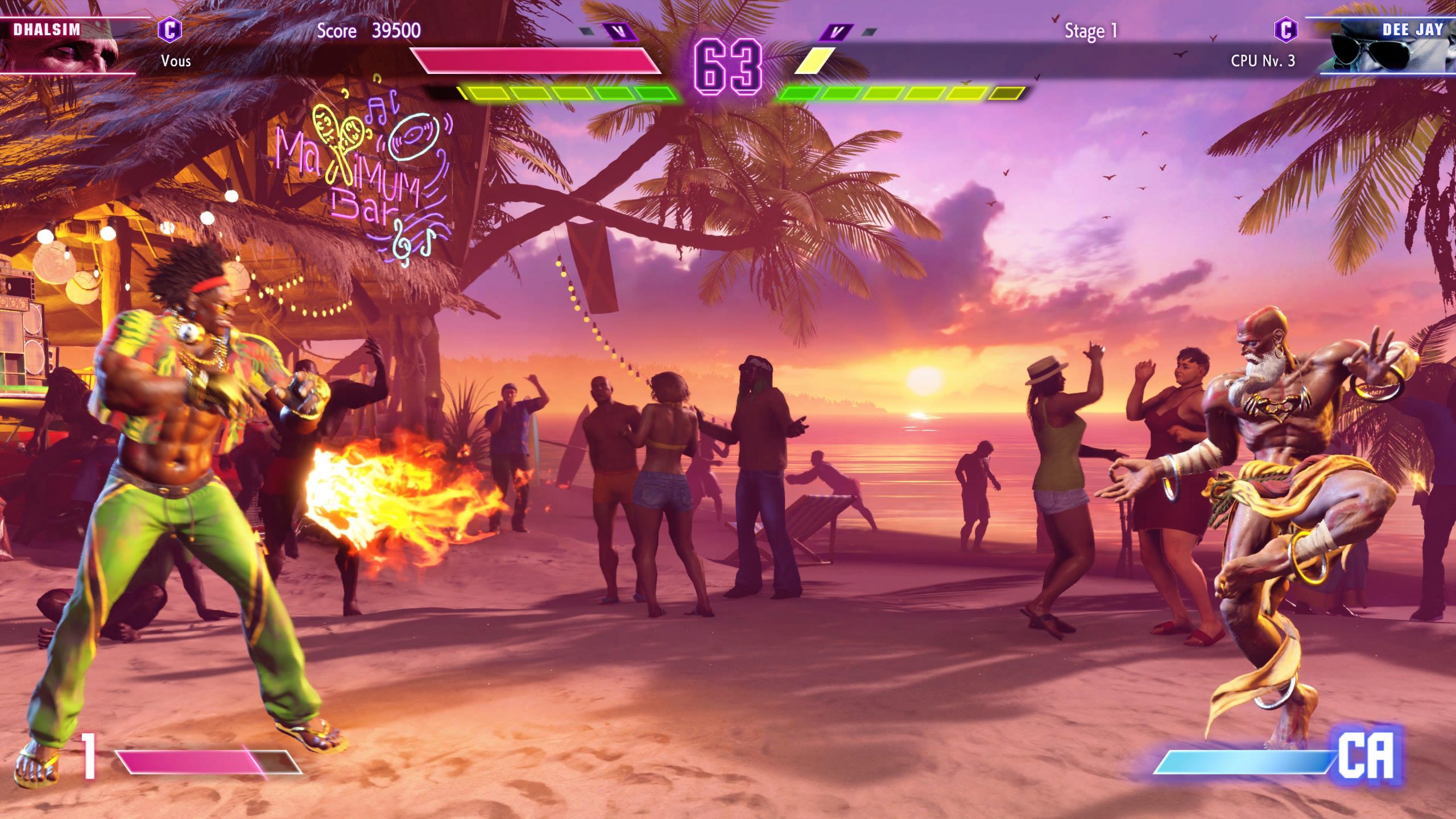The width and height of the screenshot is (1456, 819).
Task: Toggle the small teal round pip beside Dhalsim's V marker
Action: point(586,32)
